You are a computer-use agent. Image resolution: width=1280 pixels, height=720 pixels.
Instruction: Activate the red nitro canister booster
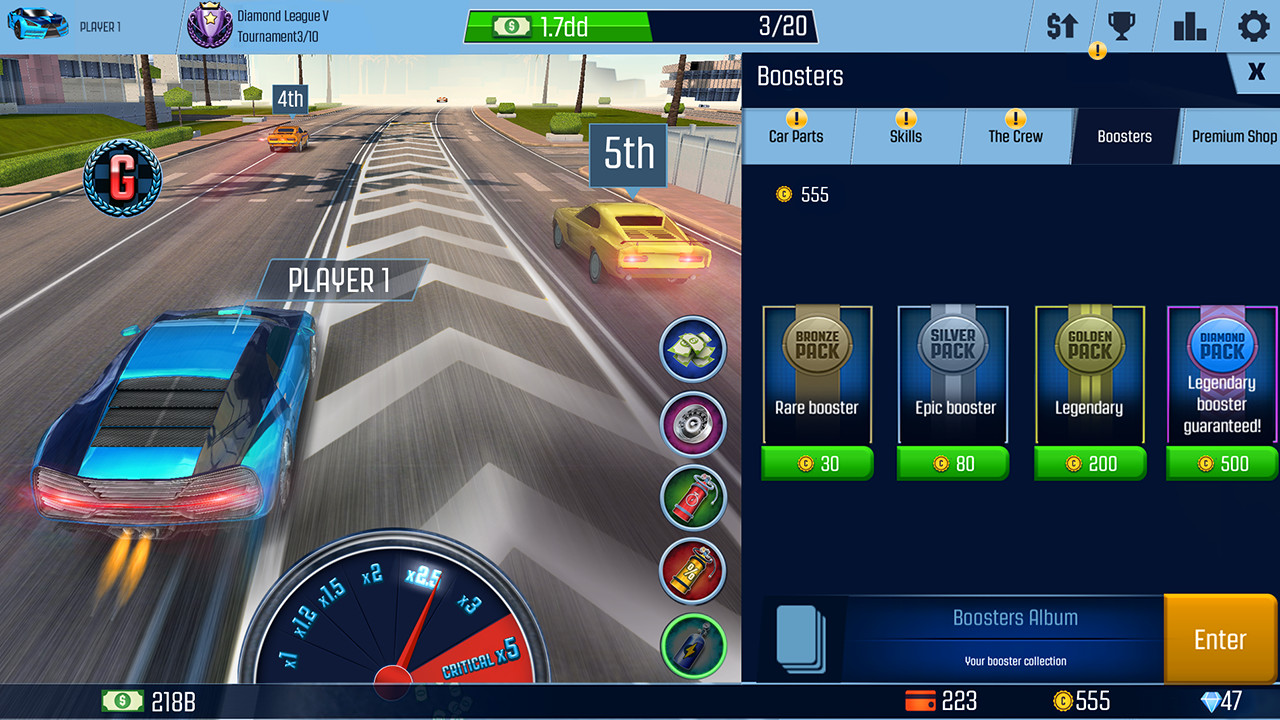tap(693, 497)
